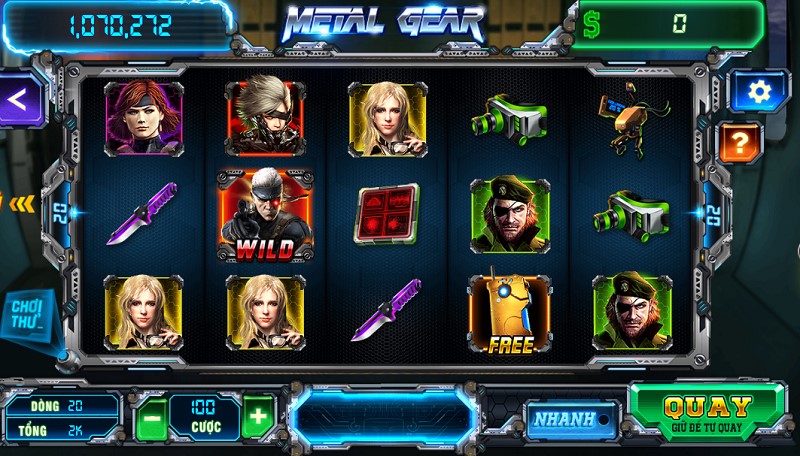Screen dimensions: 800x456
Task: Increase the bet with the plus button
Action: (x=257, y=416)
